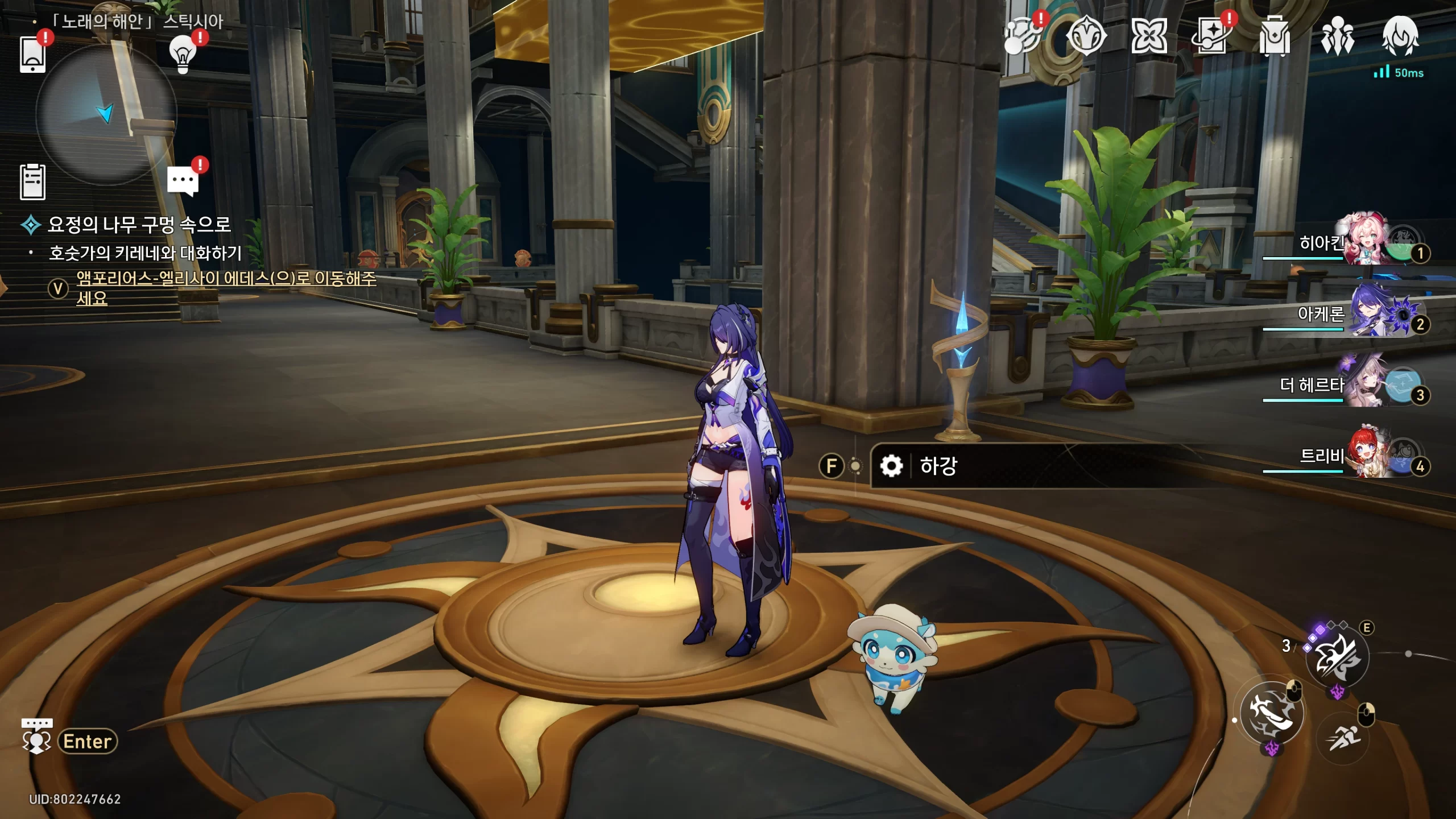This screenshot has height=819, width=1456.
Task: Click the lightbulb tutorial hint icon
Action: (183, 55)
